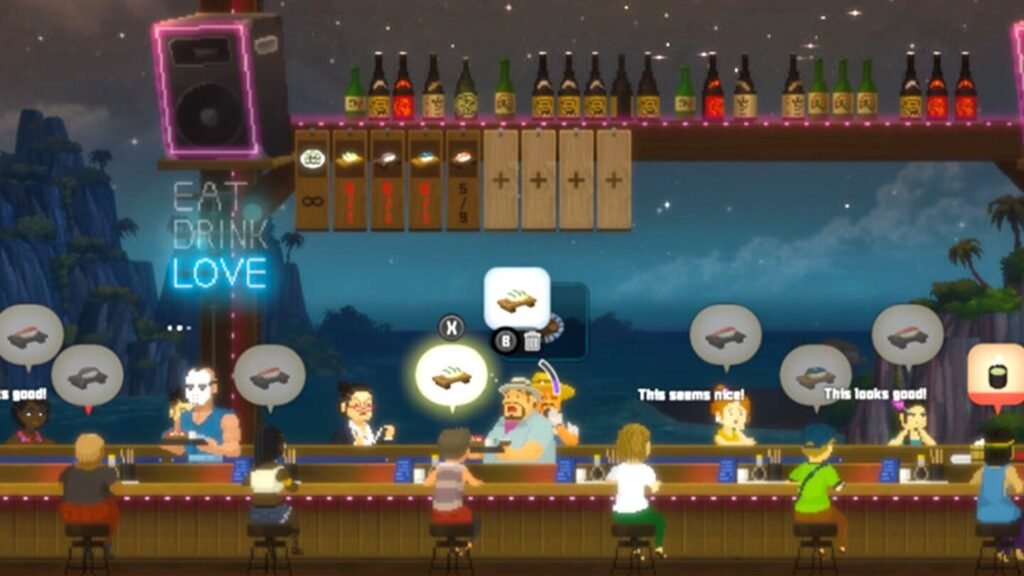Select the menu tag with the infinity symbol

coord(313,180)
